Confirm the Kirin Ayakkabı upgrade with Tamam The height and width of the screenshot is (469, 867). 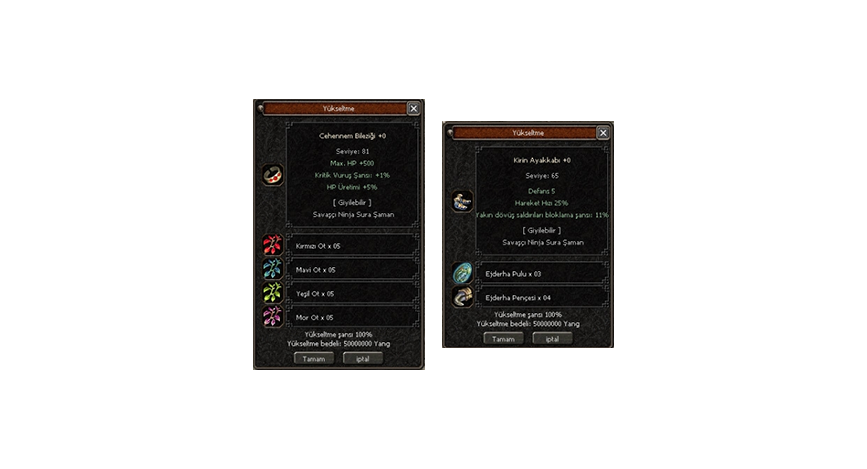pyautogui.click(x=503, y=338)
